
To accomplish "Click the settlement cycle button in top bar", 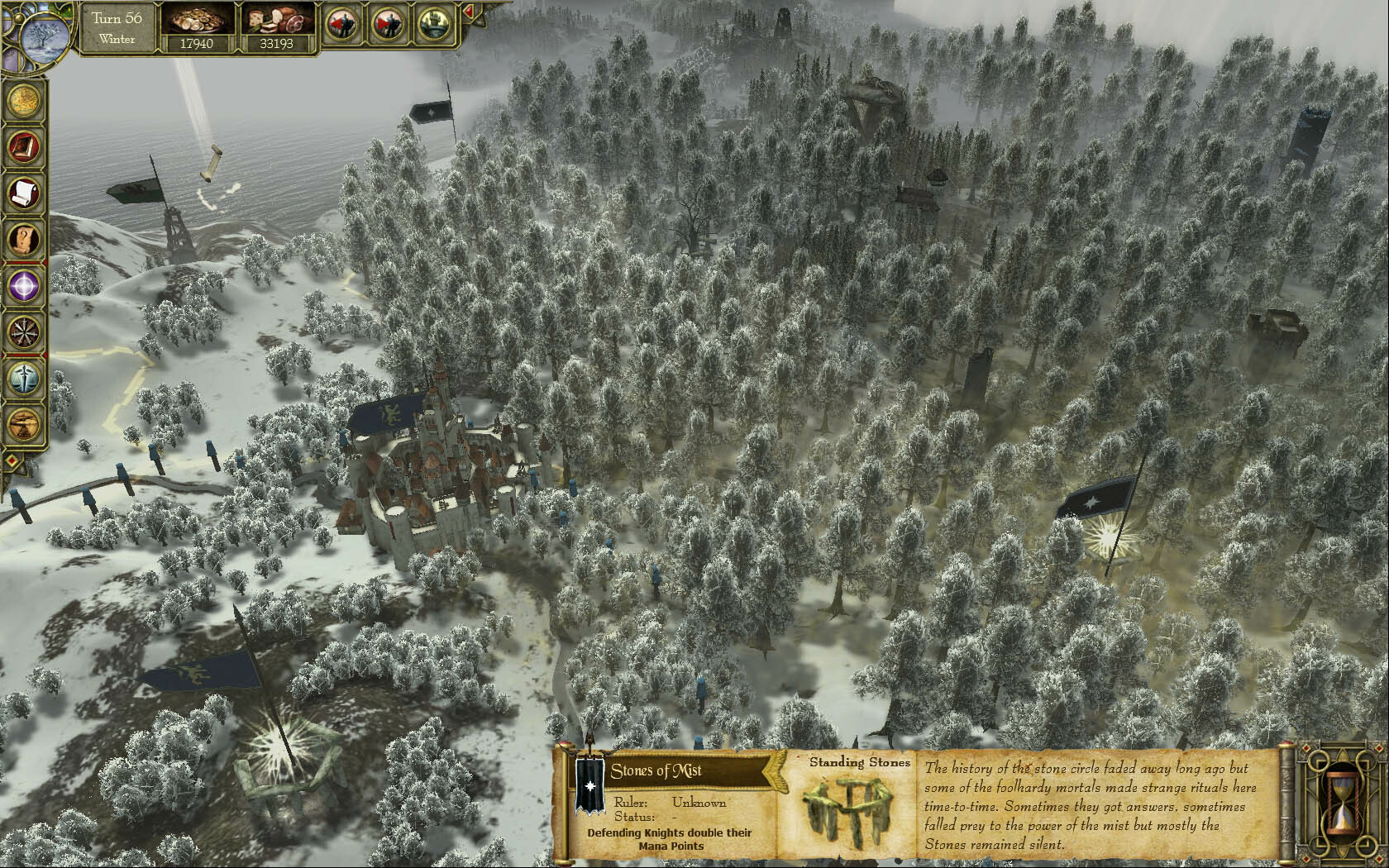I will pyautogui.click(x=432, y=22).
